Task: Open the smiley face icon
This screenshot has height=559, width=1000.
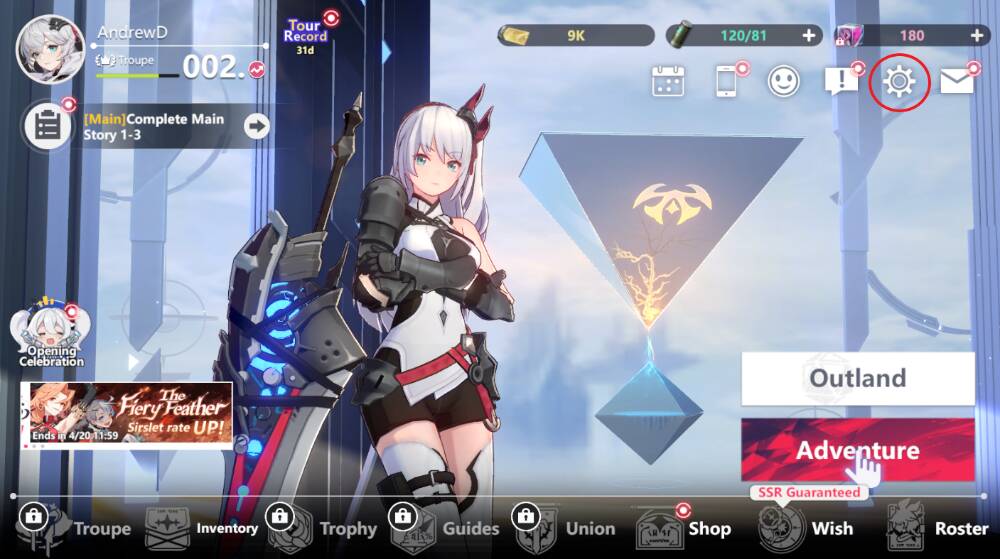Action: pyautogui.click(x=783, y=81)
